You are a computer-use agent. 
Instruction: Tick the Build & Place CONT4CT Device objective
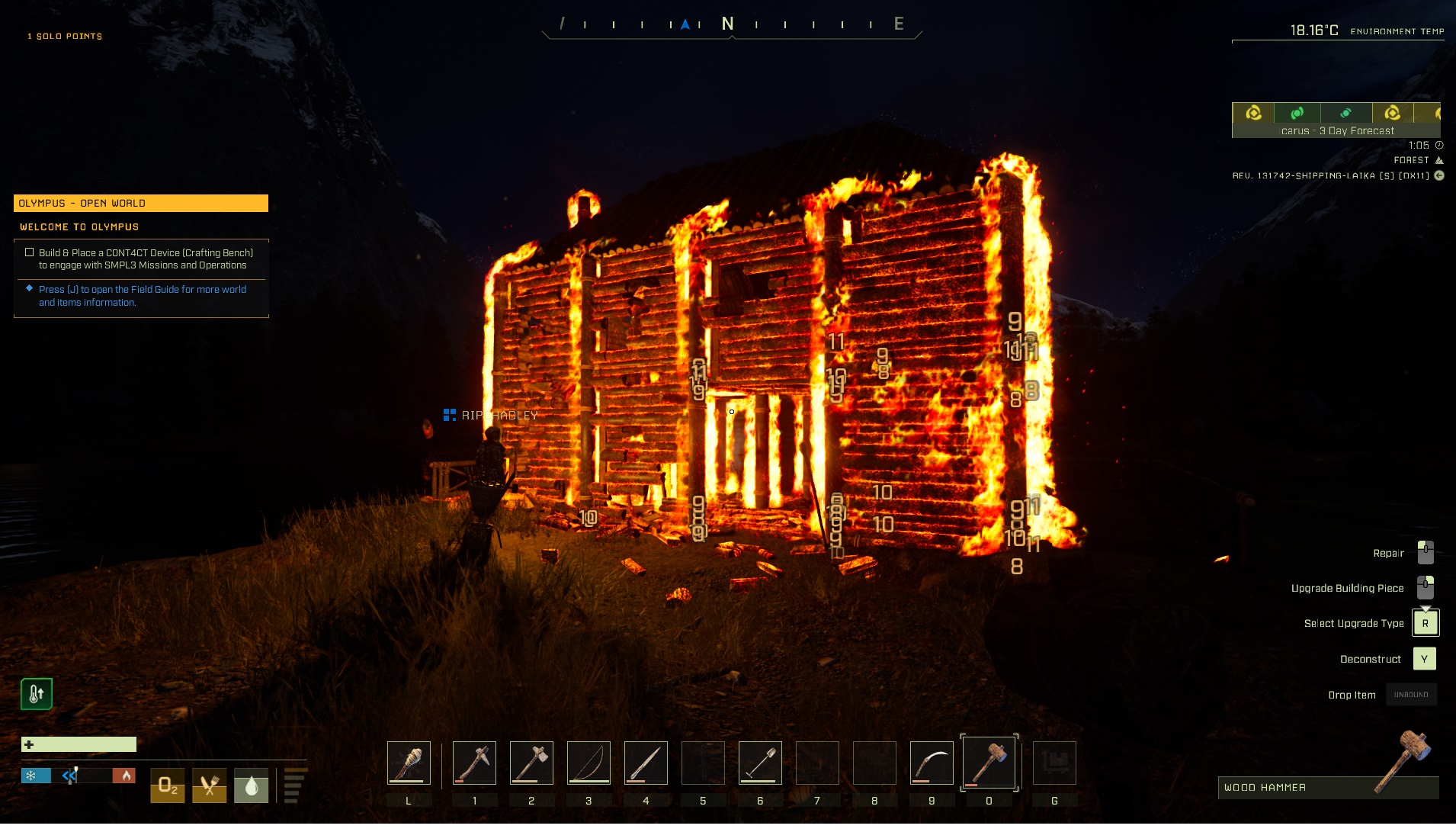(30, 252)
